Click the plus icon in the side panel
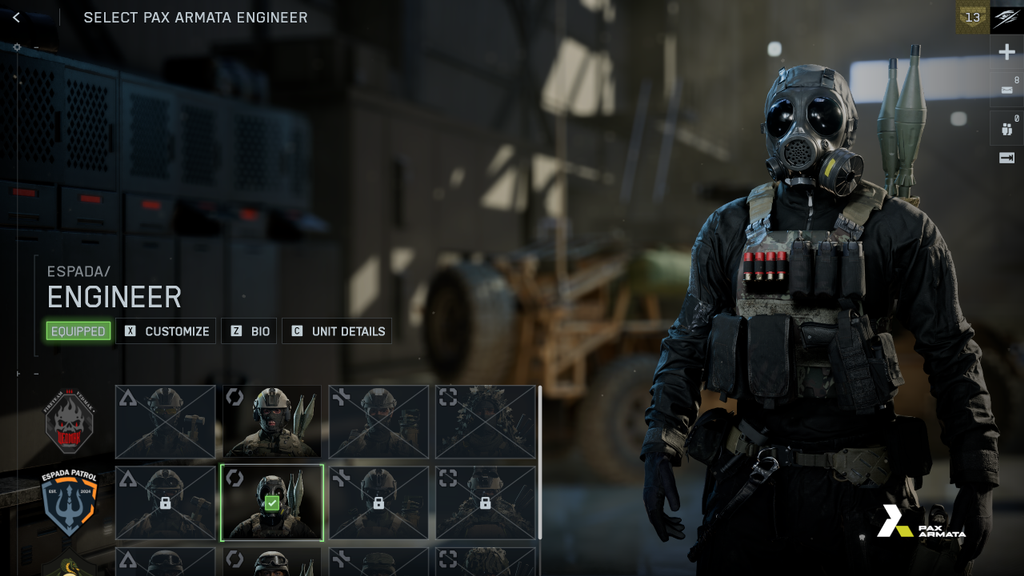Viewport: 1024px width, 576px height. click(1006, 53)
